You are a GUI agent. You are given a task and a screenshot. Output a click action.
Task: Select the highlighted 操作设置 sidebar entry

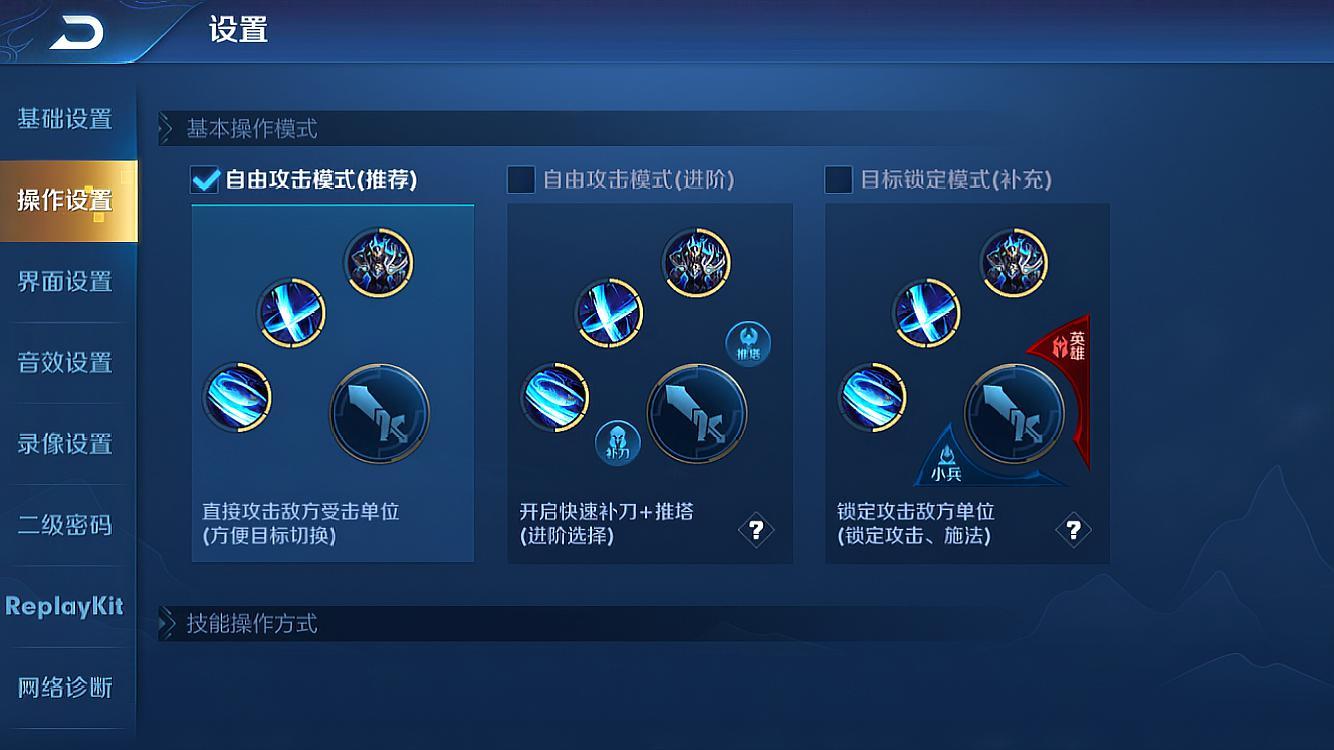tap(66, 201)
